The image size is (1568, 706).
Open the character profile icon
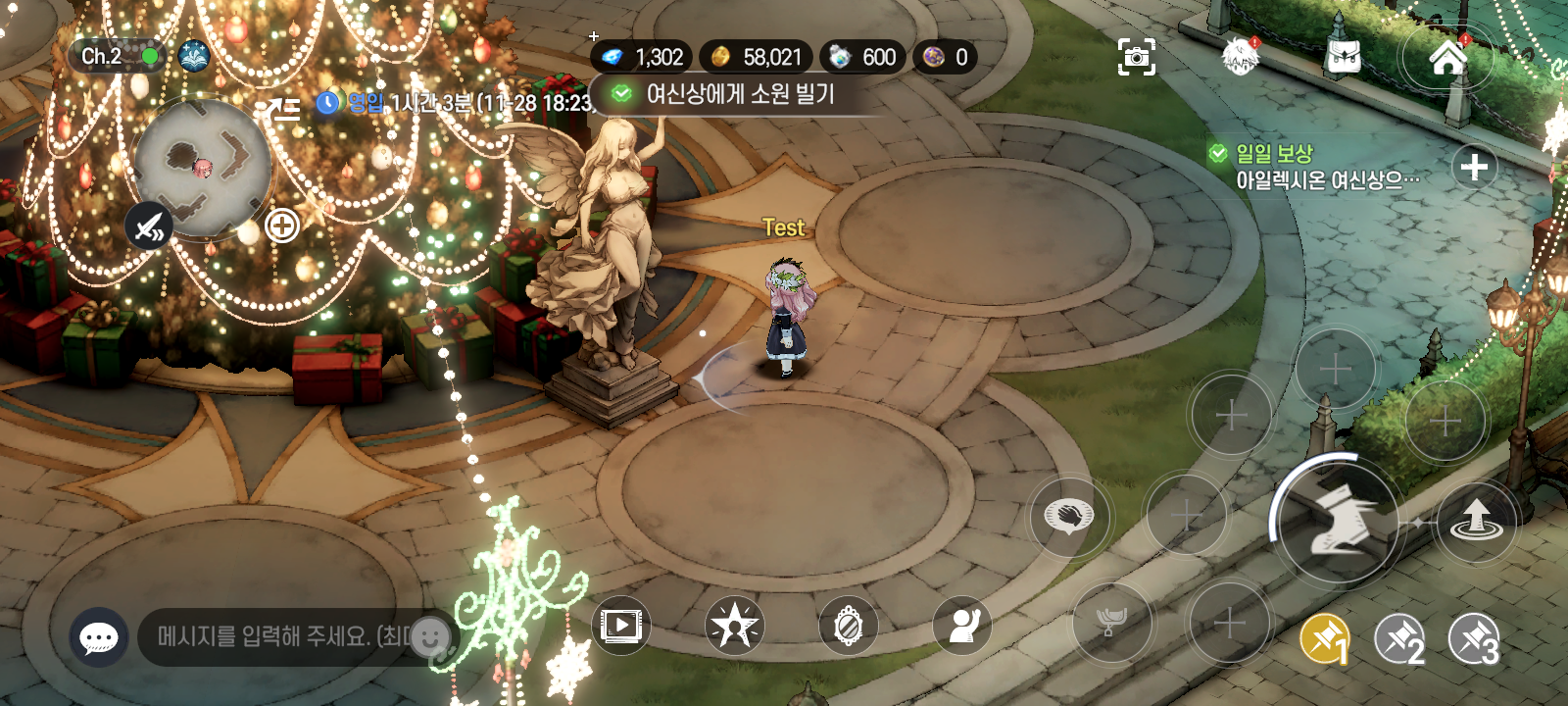pyautogui.click(x=1240, y=57)
